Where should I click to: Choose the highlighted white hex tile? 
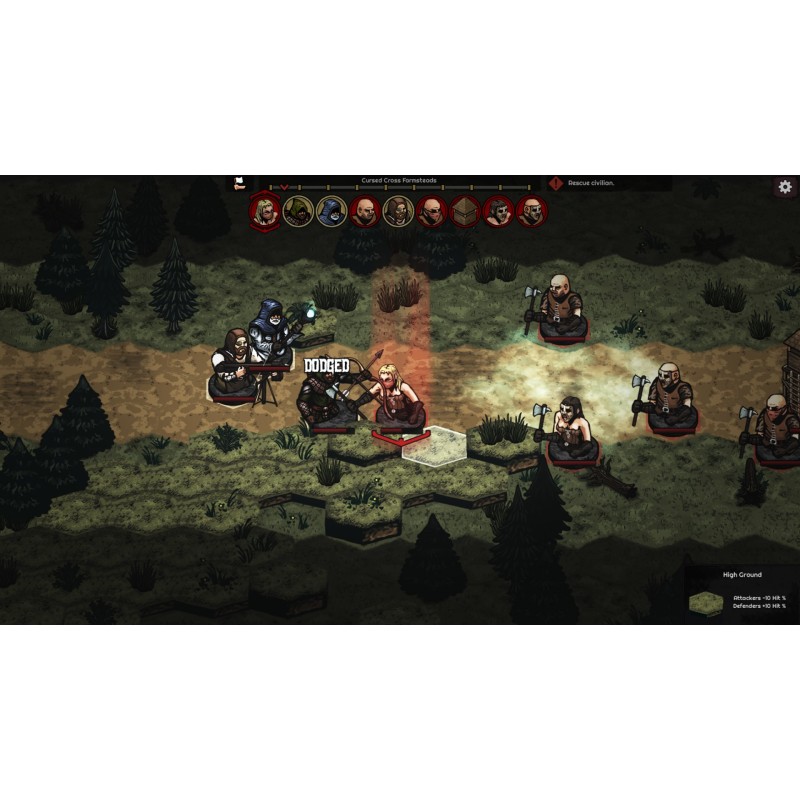(x=430, y=443)
